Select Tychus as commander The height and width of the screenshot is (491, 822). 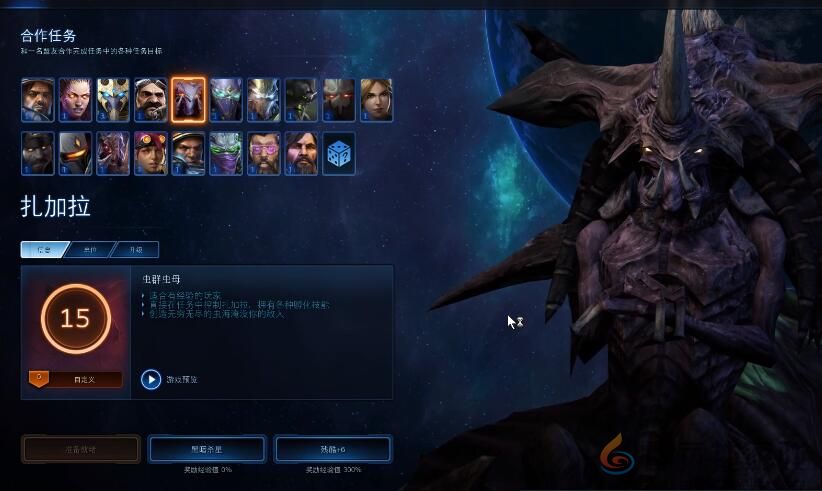point(188,154)
